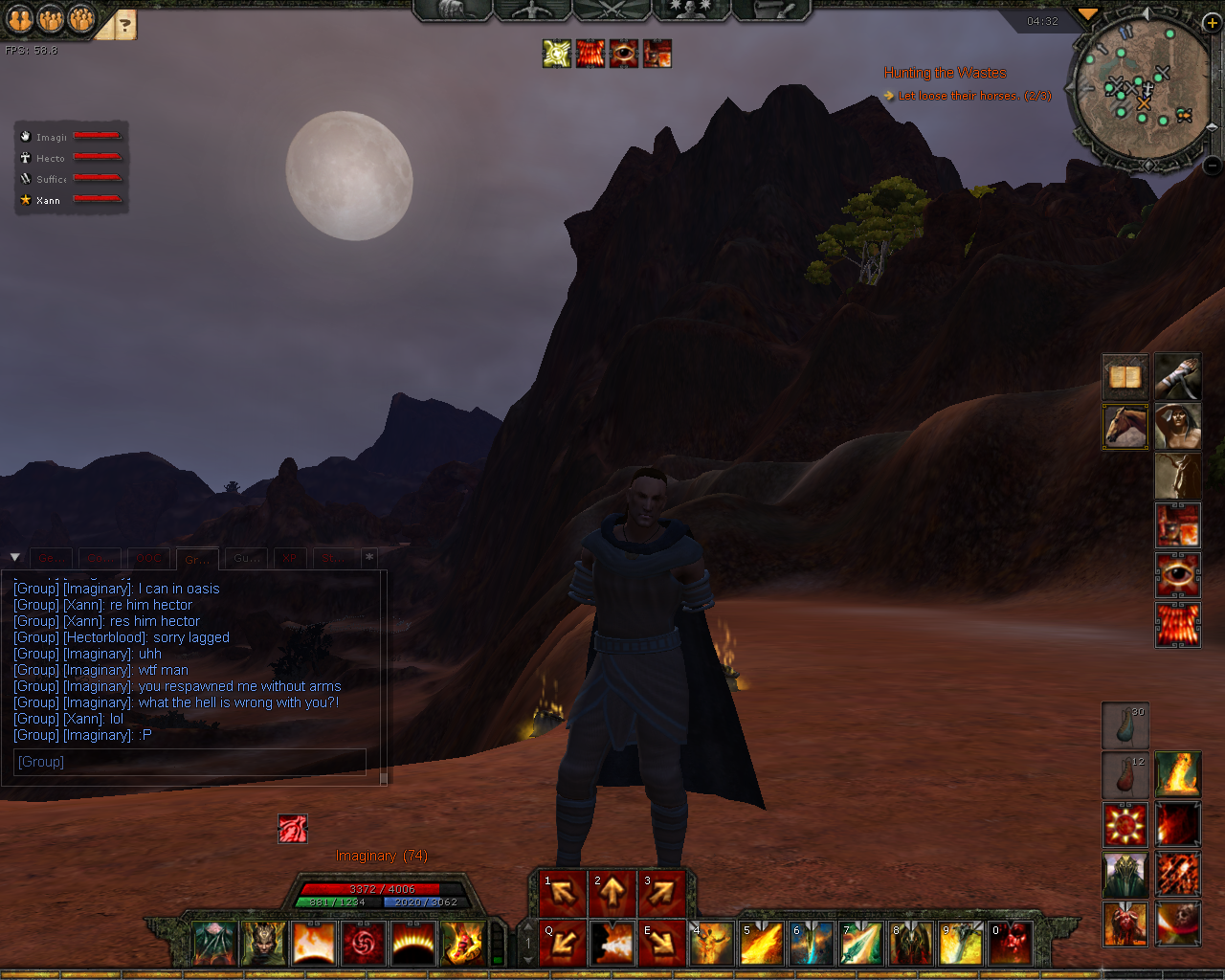Switch to the OOC chat tab
The image size is (1225, 980).
[x=148, y=559]
